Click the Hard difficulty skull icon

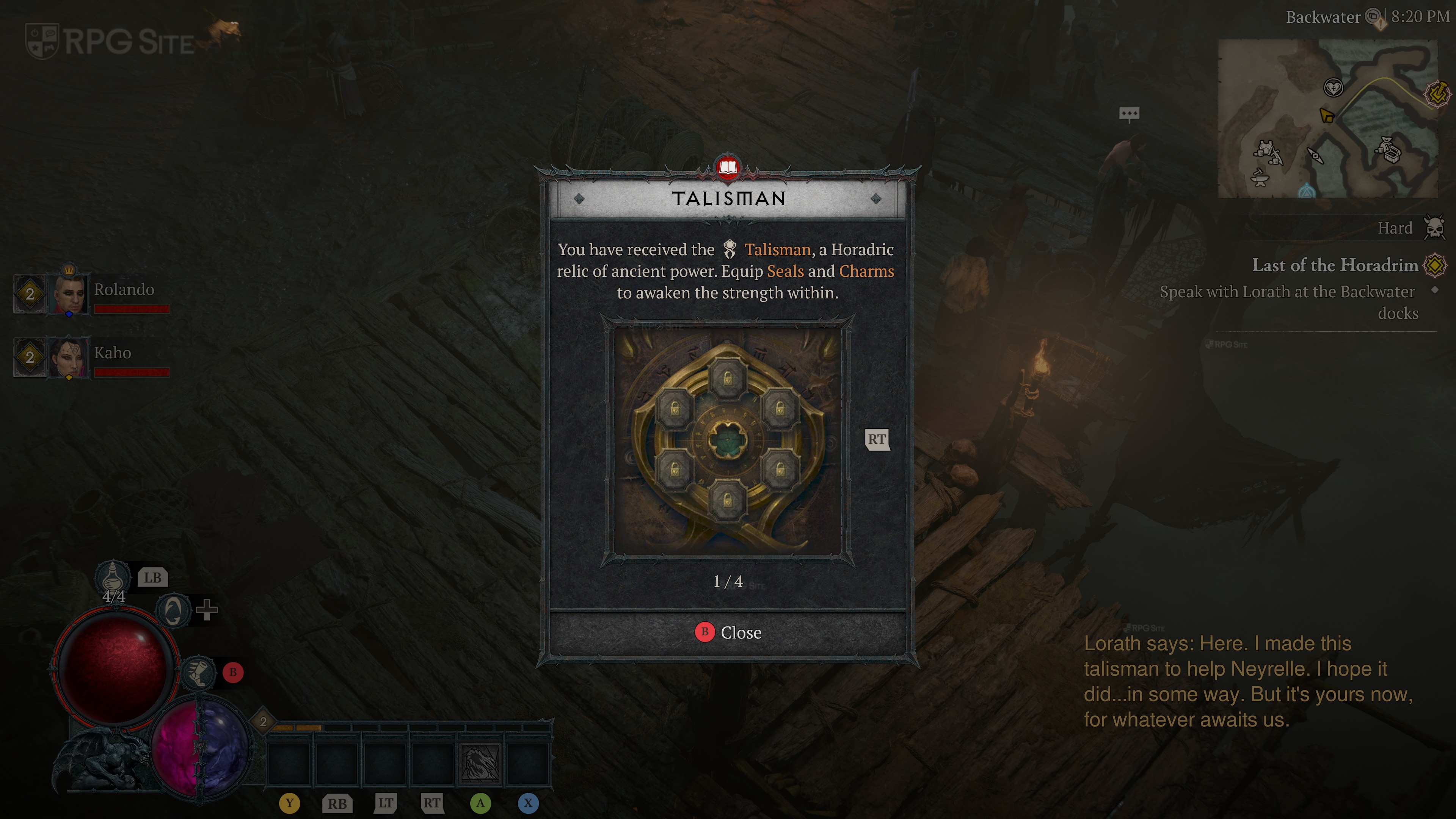[1434, 228]
